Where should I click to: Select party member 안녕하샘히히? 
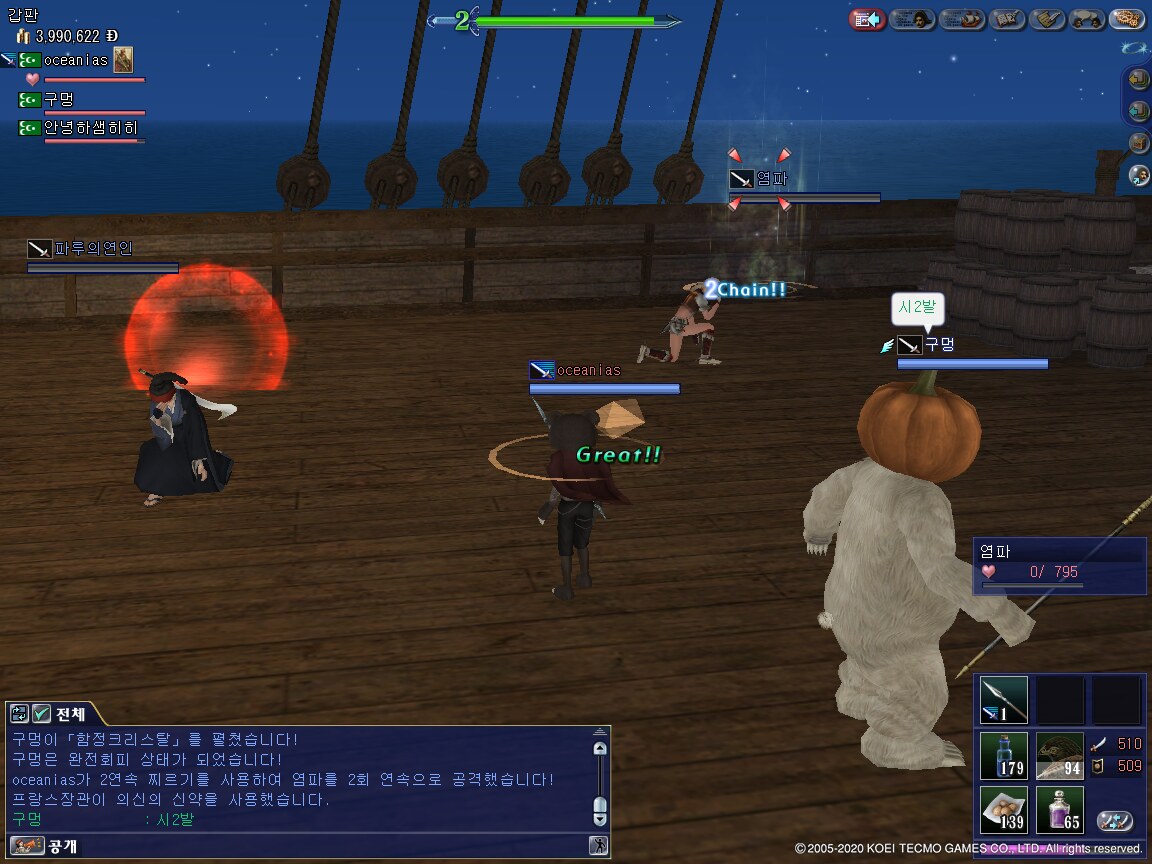point(90,128)
